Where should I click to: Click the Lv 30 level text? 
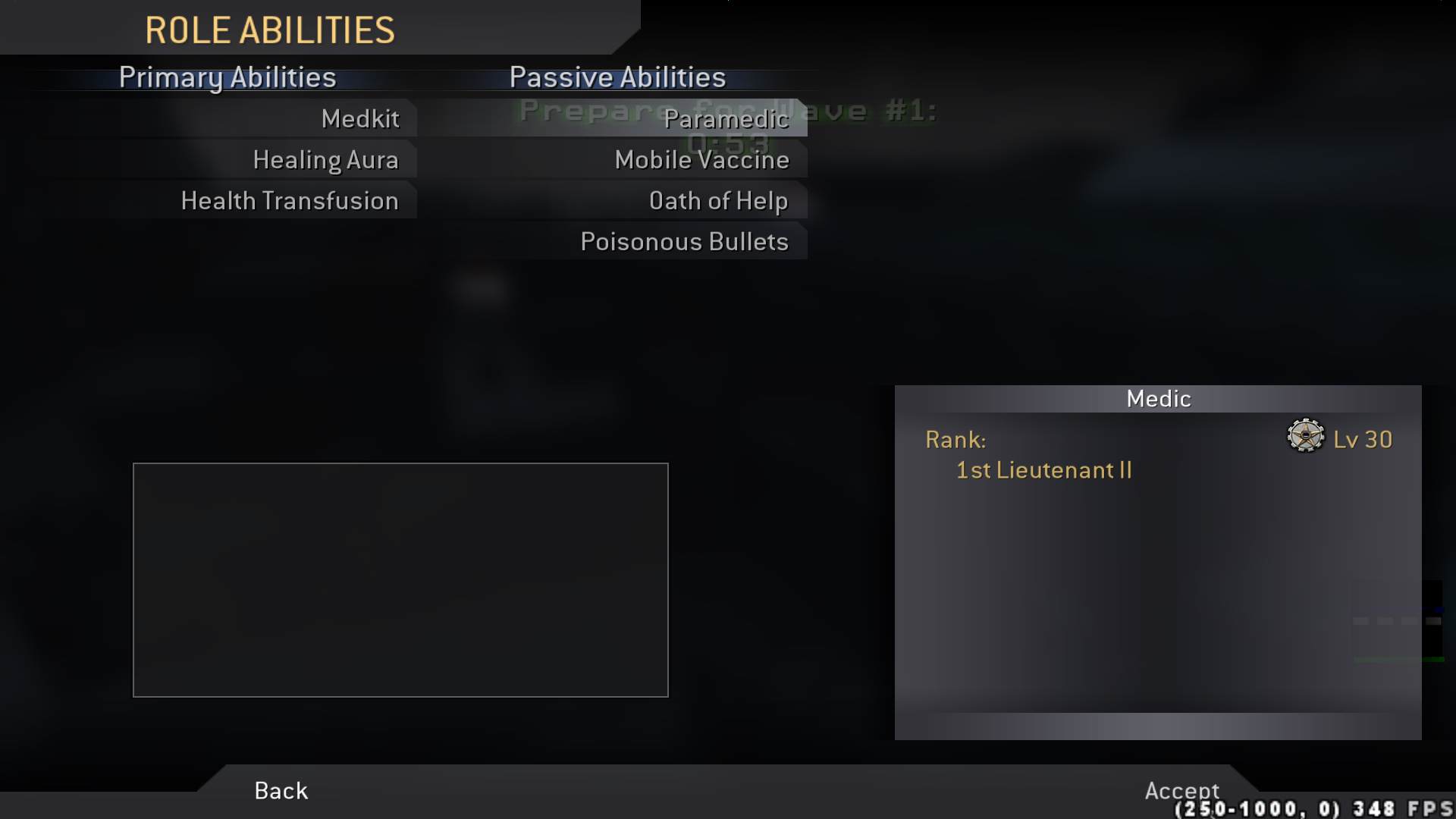[1363, 438]
